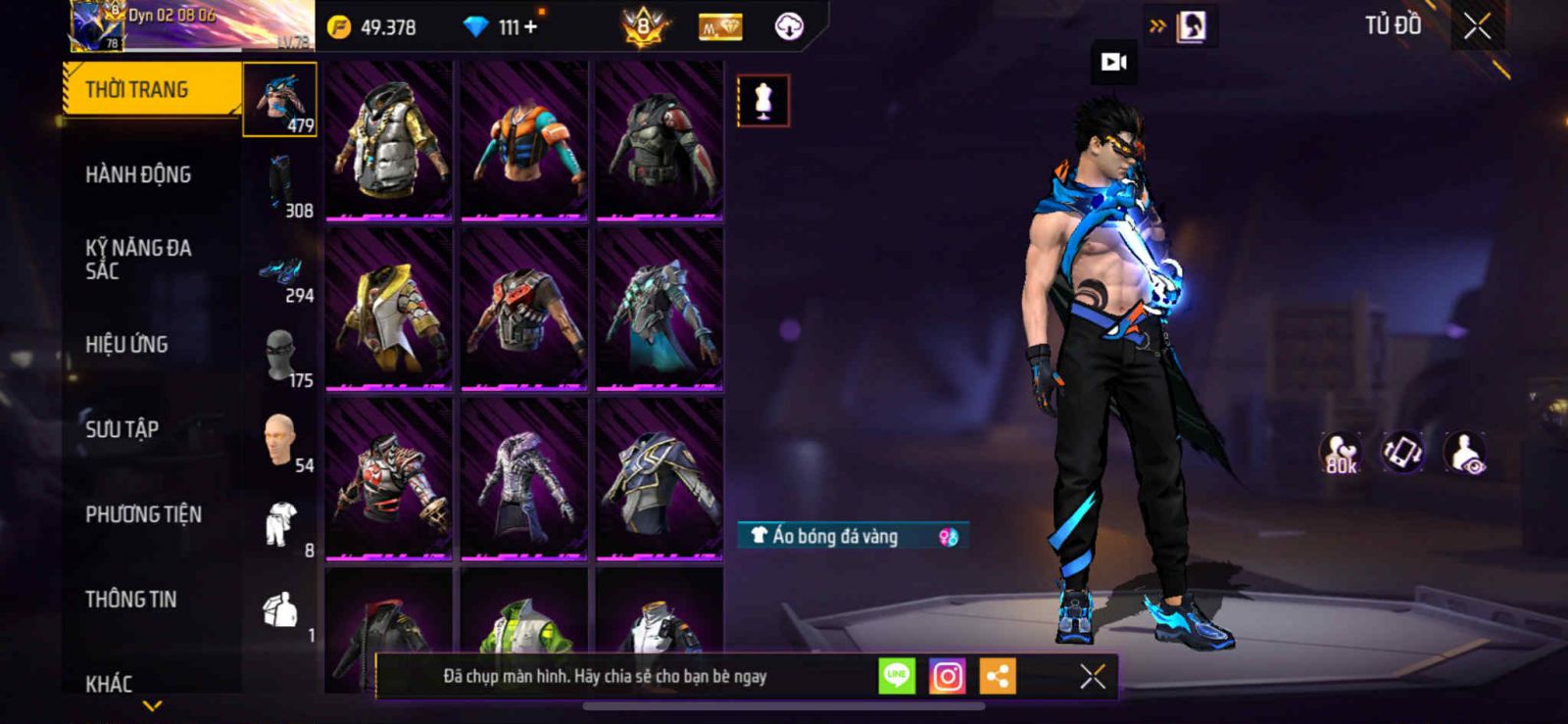1568x724 pixels.
Task: Pick the gray and yellow vest jacket
Action: [x=389, y=140]
